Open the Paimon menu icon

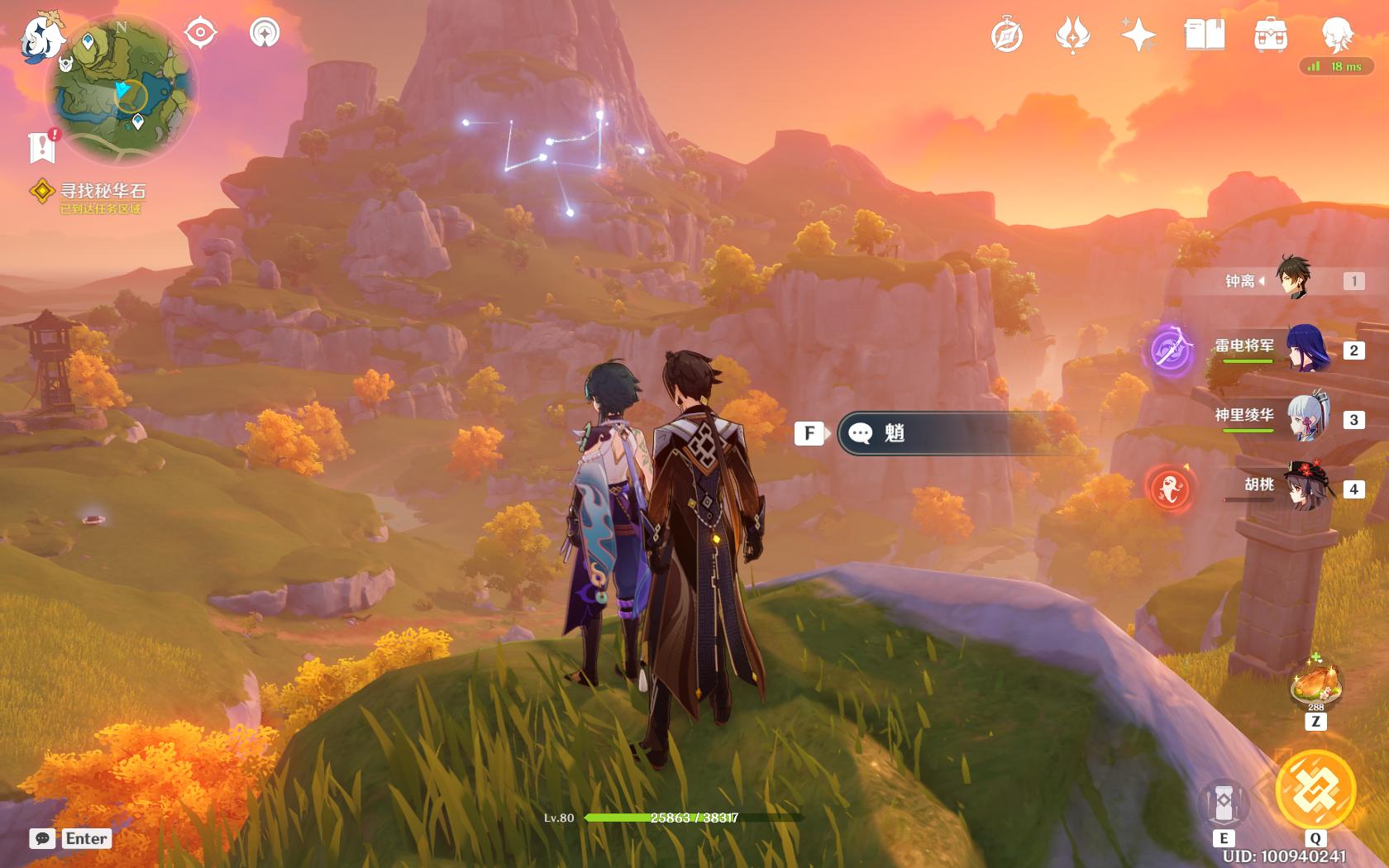click(41, 37)
